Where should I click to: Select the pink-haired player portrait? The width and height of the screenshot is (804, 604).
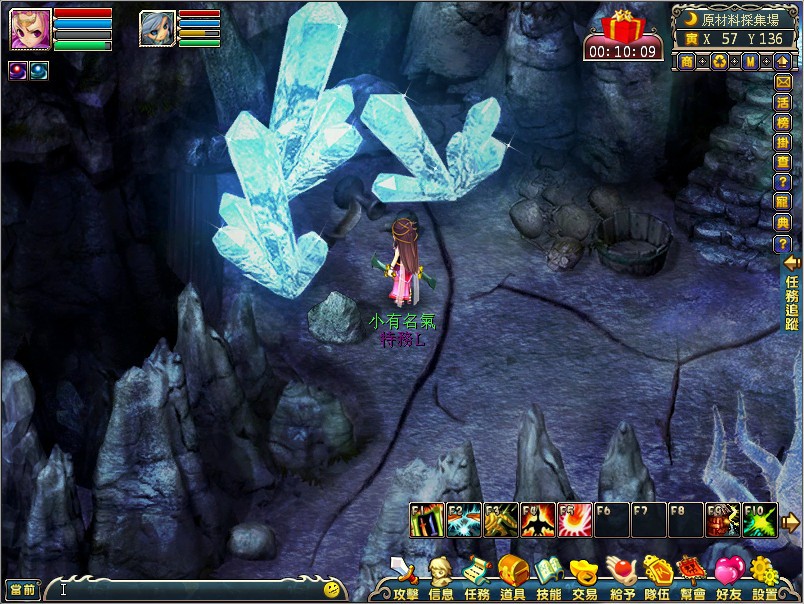[x=30, y=28]
